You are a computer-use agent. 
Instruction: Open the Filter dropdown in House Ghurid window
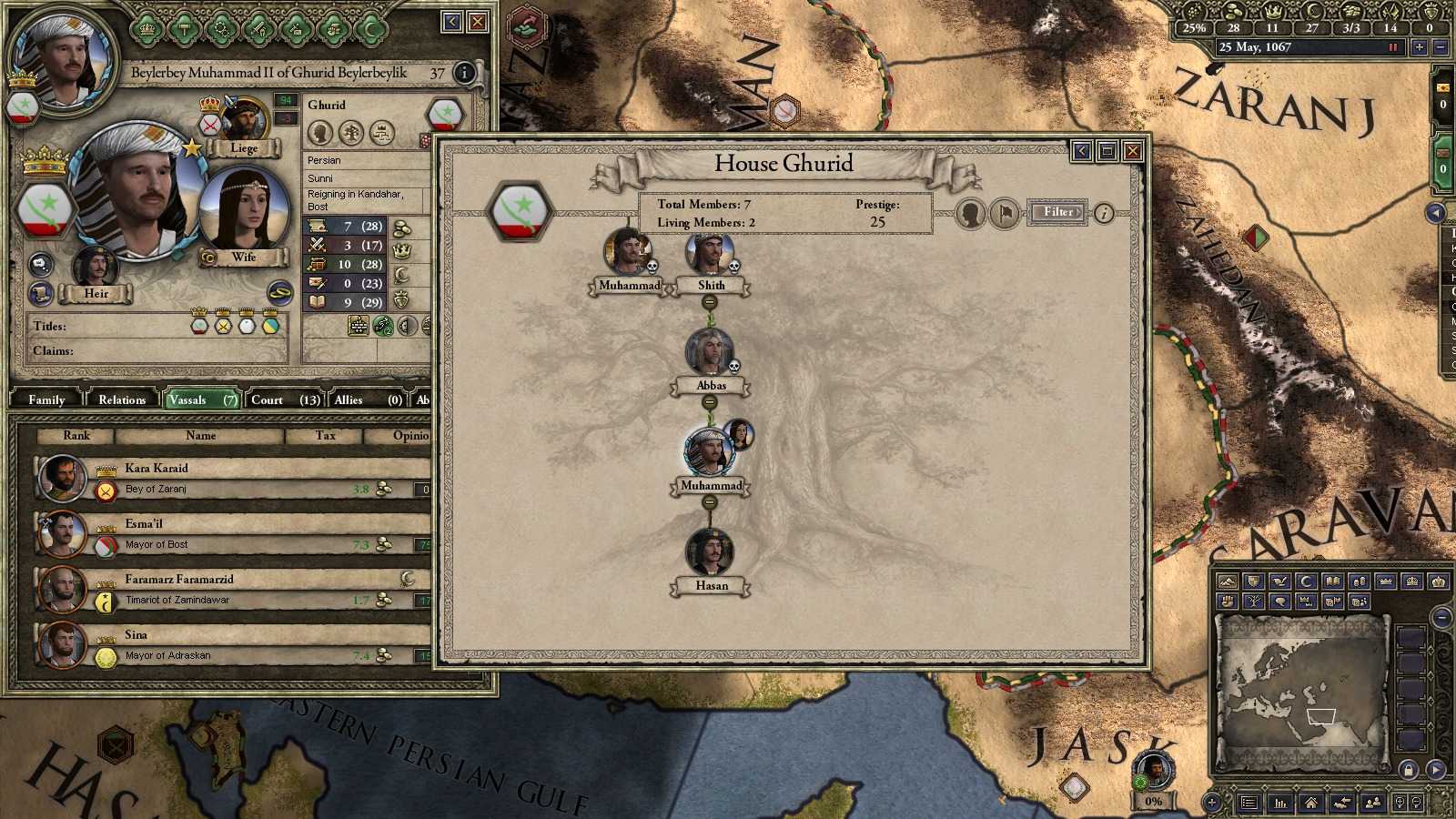pyautogui.click(x=1057, y=211)
